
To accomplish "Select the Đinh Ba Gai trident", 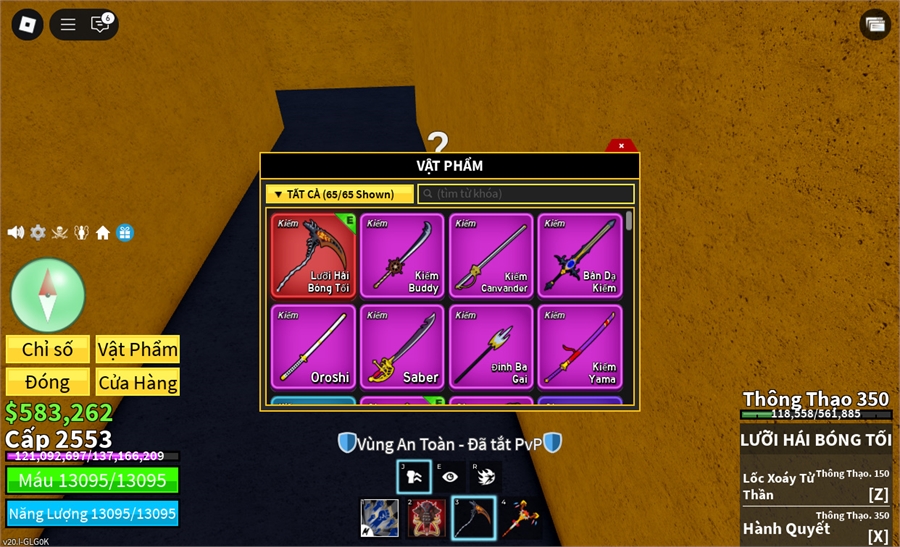I will tap(491, 346).
